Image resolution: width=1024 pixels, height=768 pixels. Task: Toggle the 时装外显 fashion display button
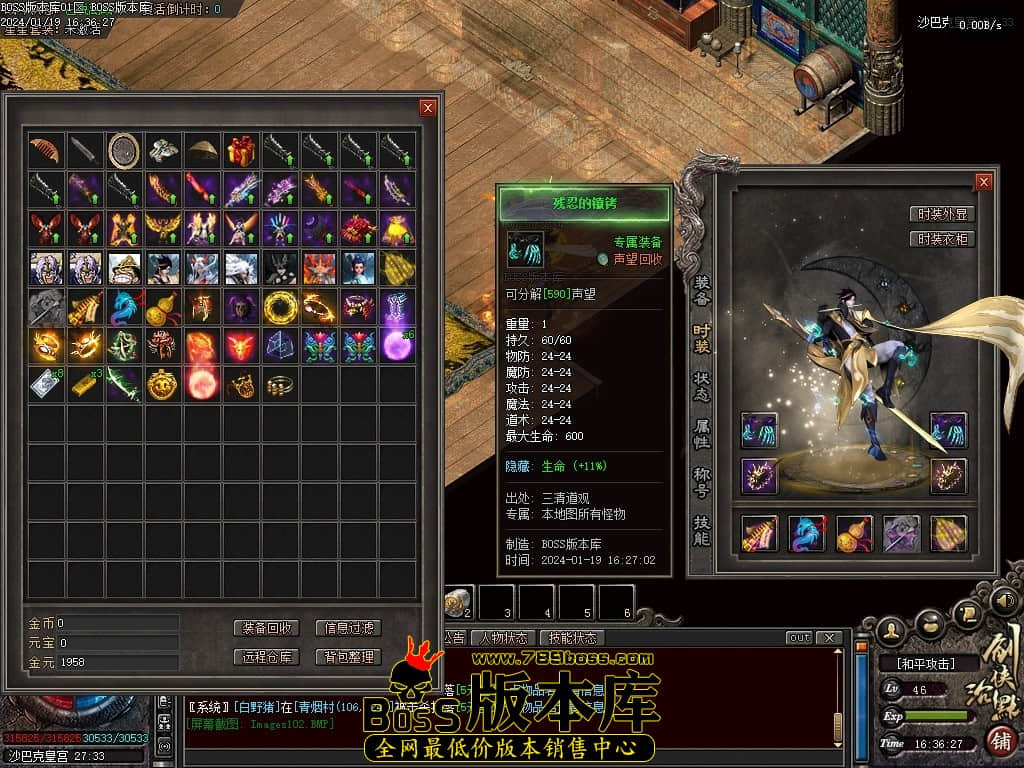[x=942, y=214]
